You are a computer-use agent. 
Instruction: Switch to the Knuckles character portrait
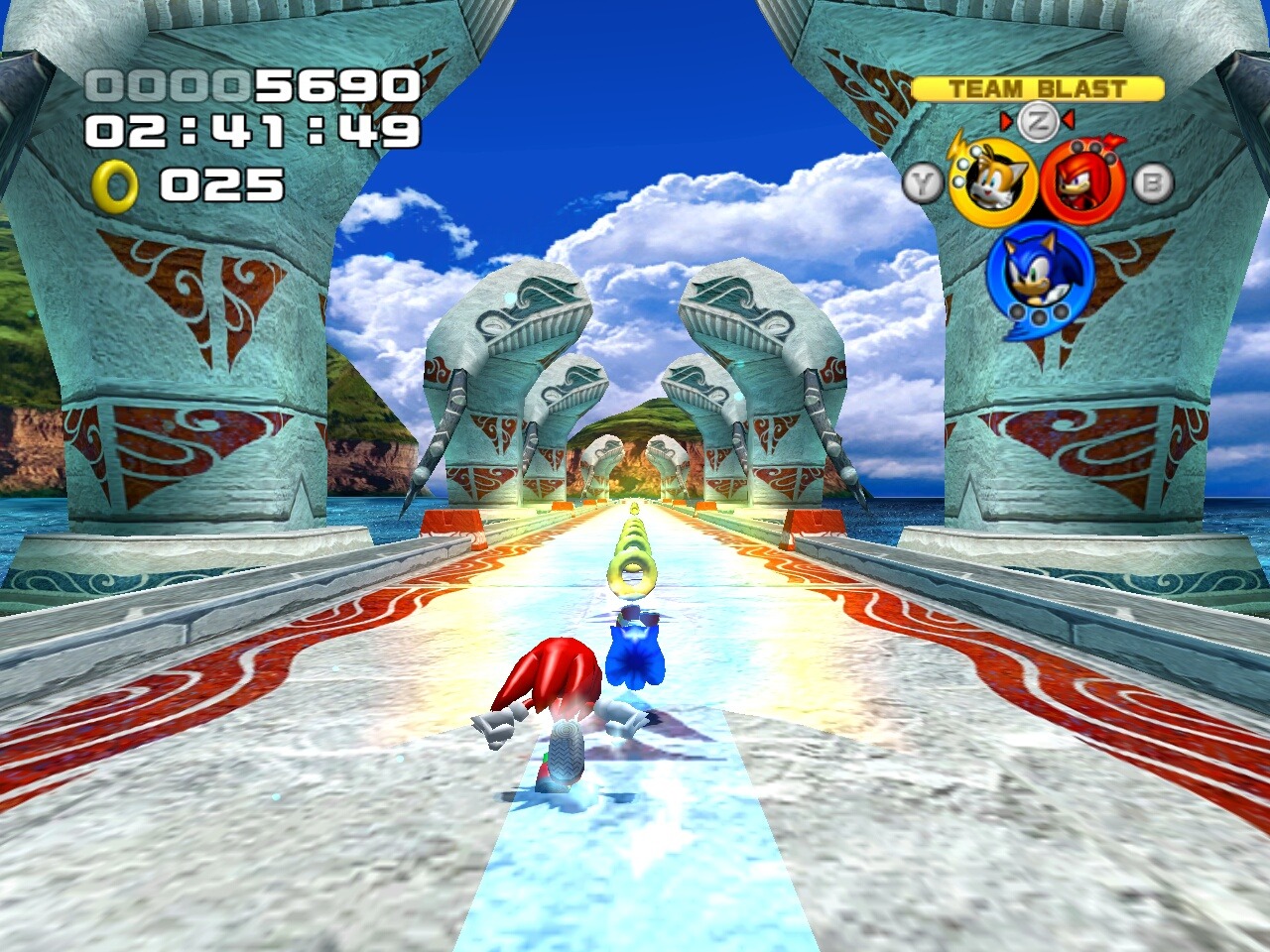(1082, 183)
